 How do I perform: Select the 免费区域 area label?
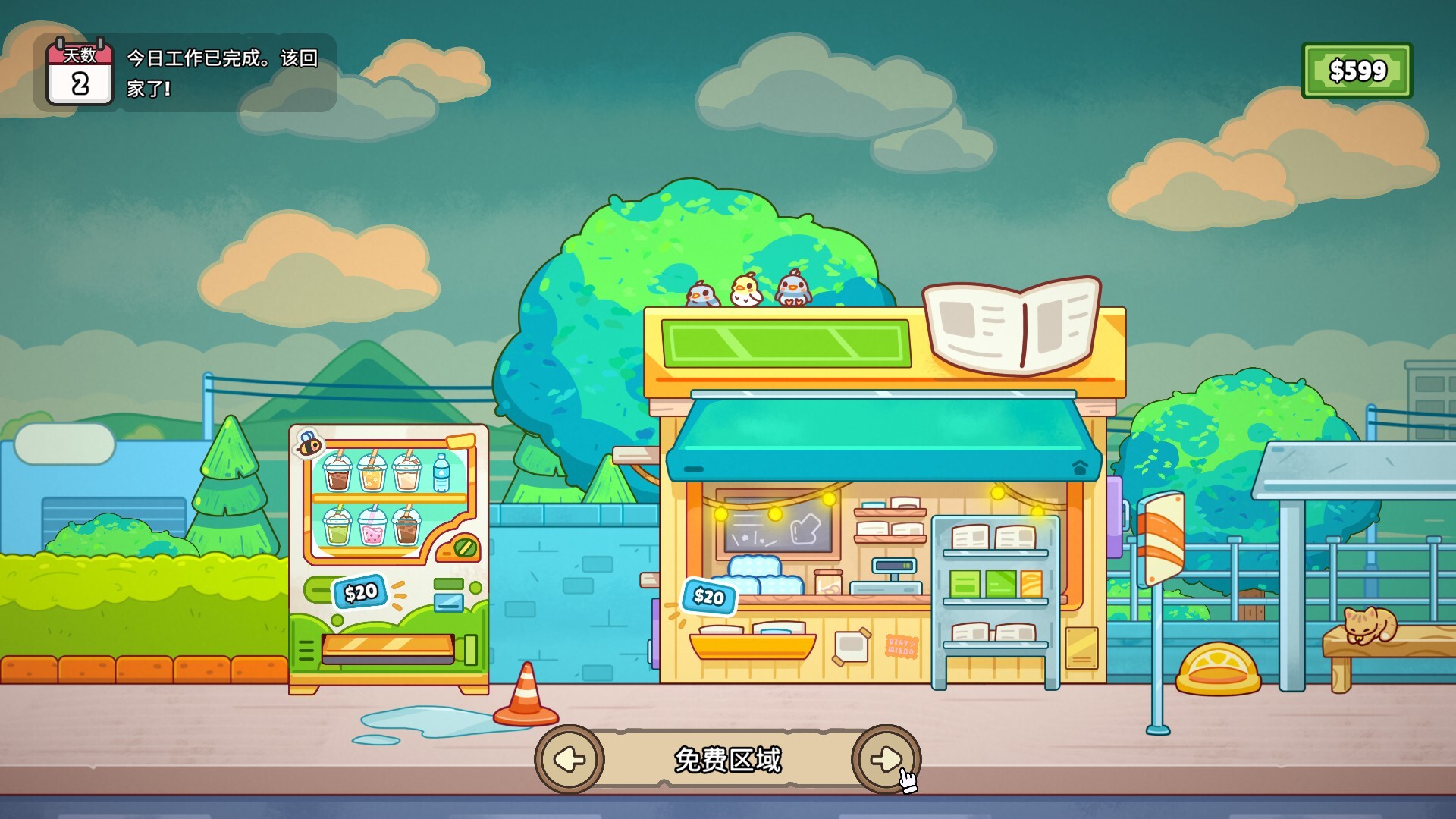726,758
